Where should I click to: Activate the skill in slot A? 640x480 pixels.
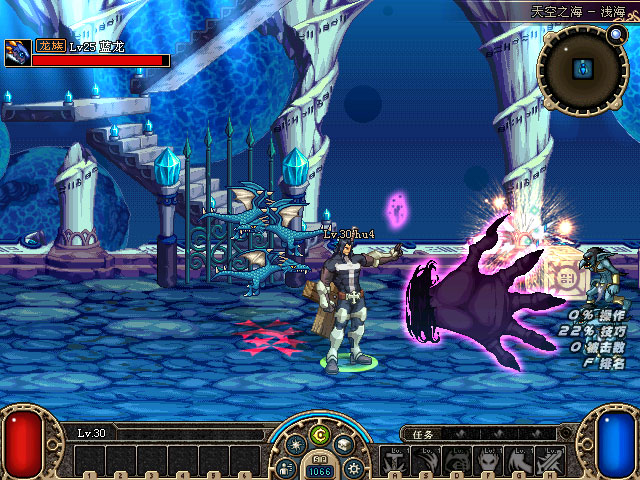394,461
